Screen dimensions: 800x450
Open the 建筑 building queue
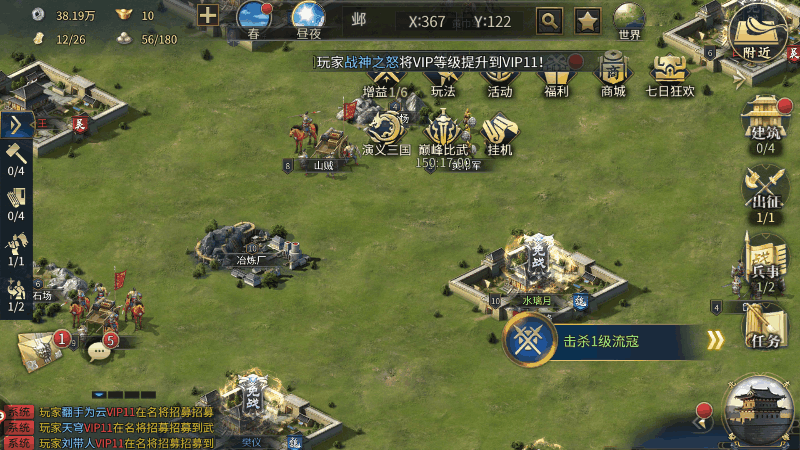coord(765,124)
